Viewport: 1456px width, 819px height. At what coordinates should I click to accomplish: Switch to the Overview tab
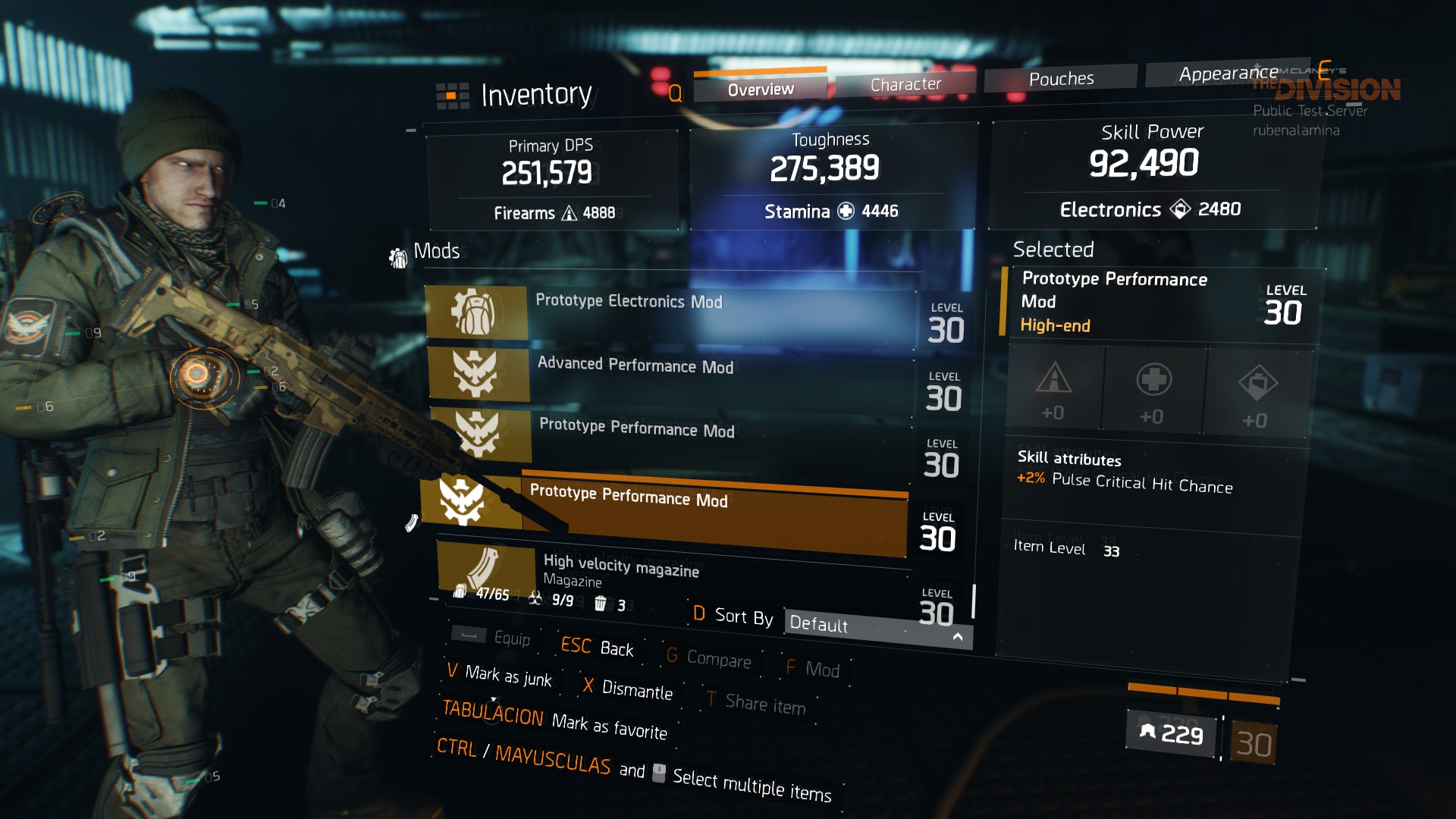[x=761, y=89]
